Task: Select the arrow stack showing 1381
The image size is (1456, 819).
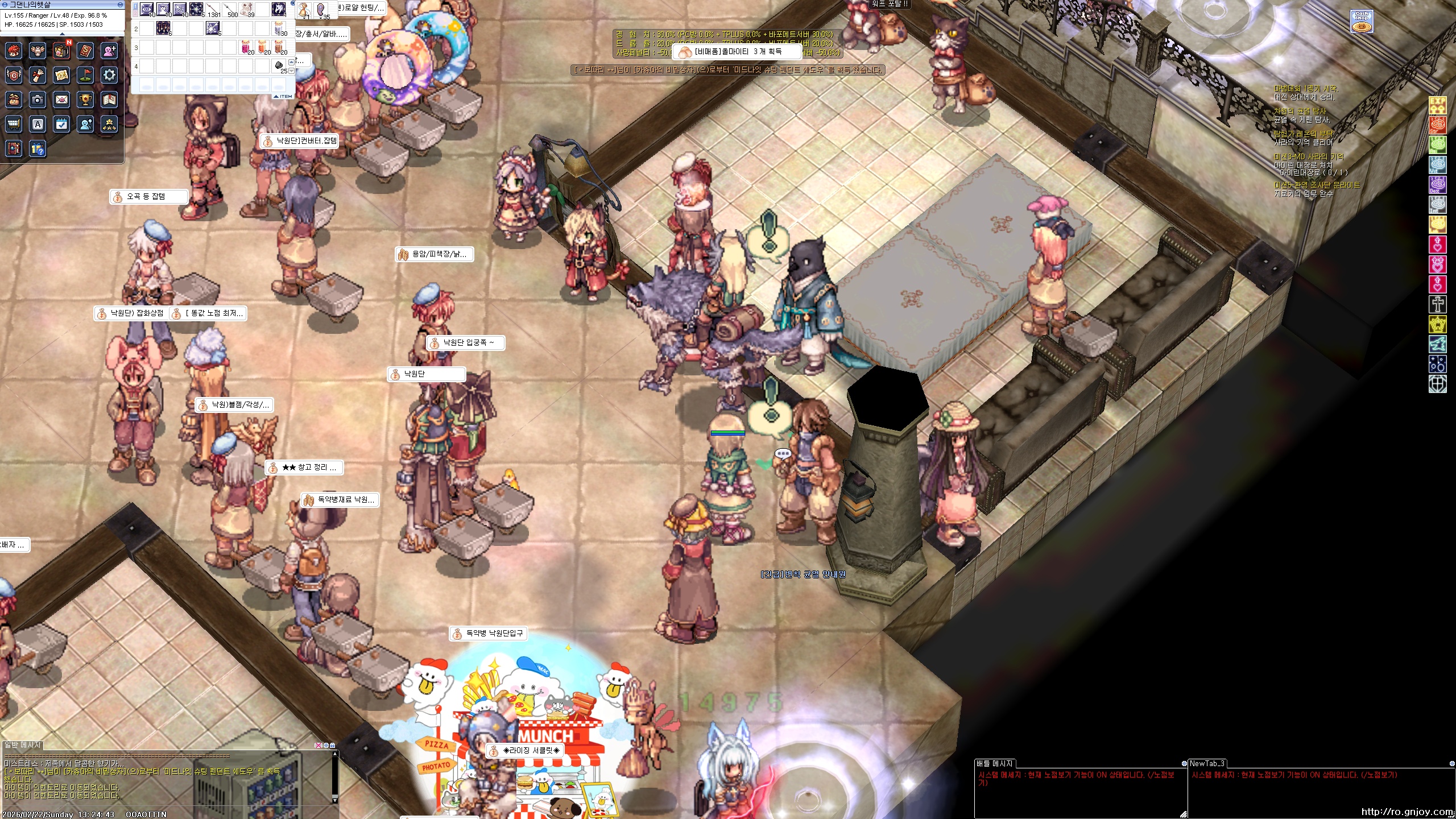Action: point(213,9)
